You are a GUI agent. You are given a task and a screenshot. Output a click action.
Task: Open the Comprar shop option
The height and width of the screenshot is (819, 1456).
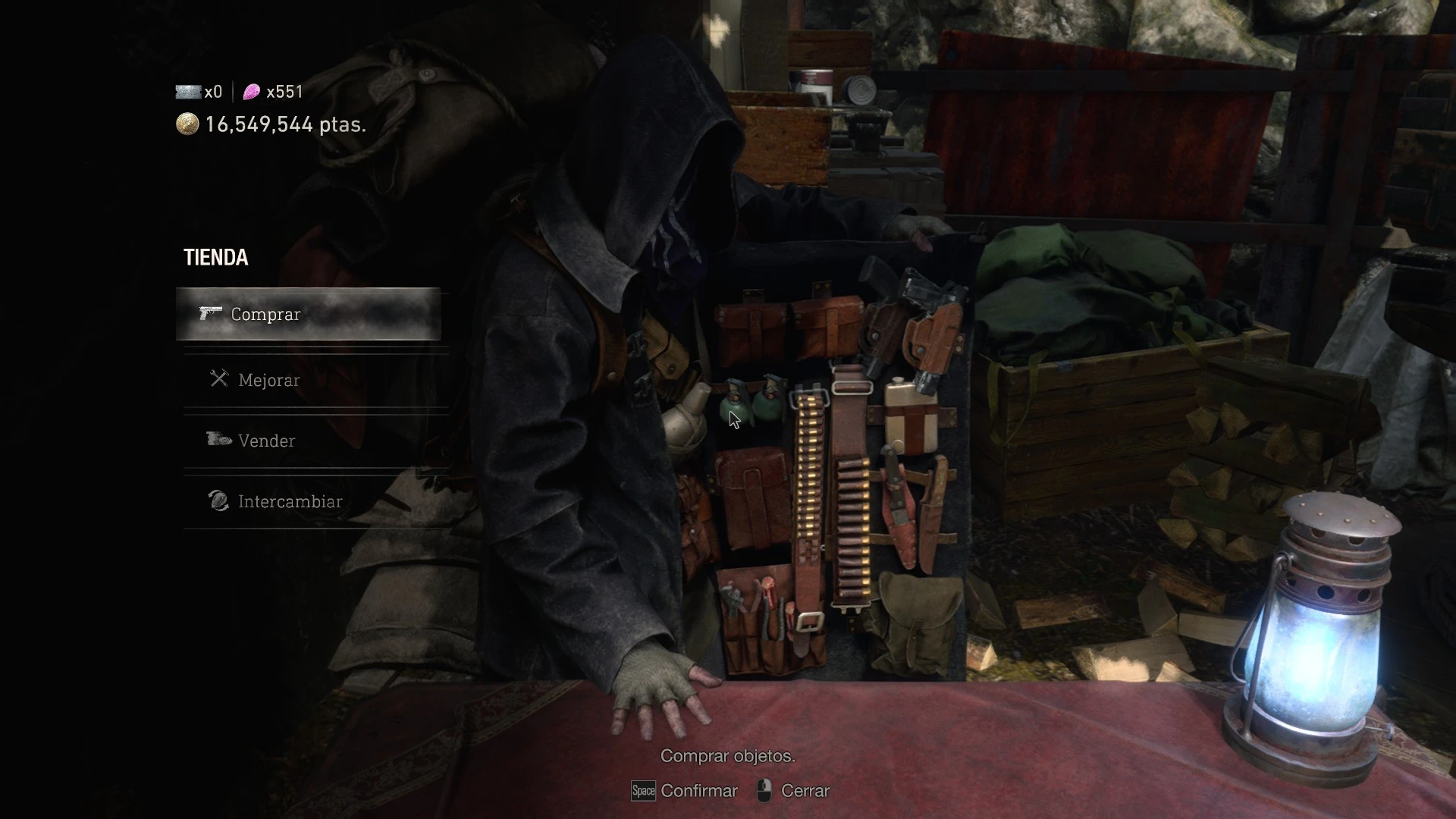tap(265, 314)
